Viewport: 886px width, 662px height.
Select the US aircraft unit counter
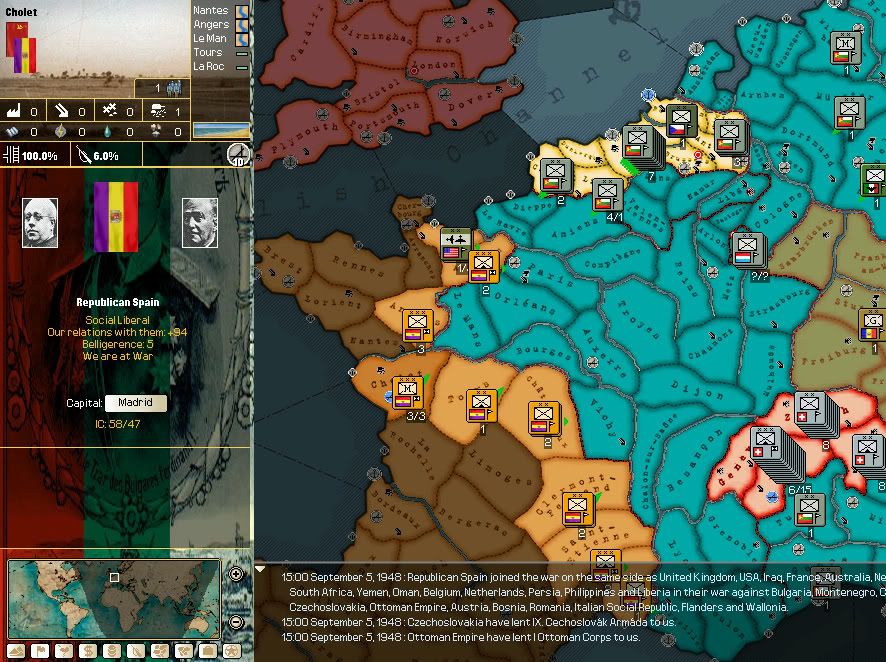[456, 245]
